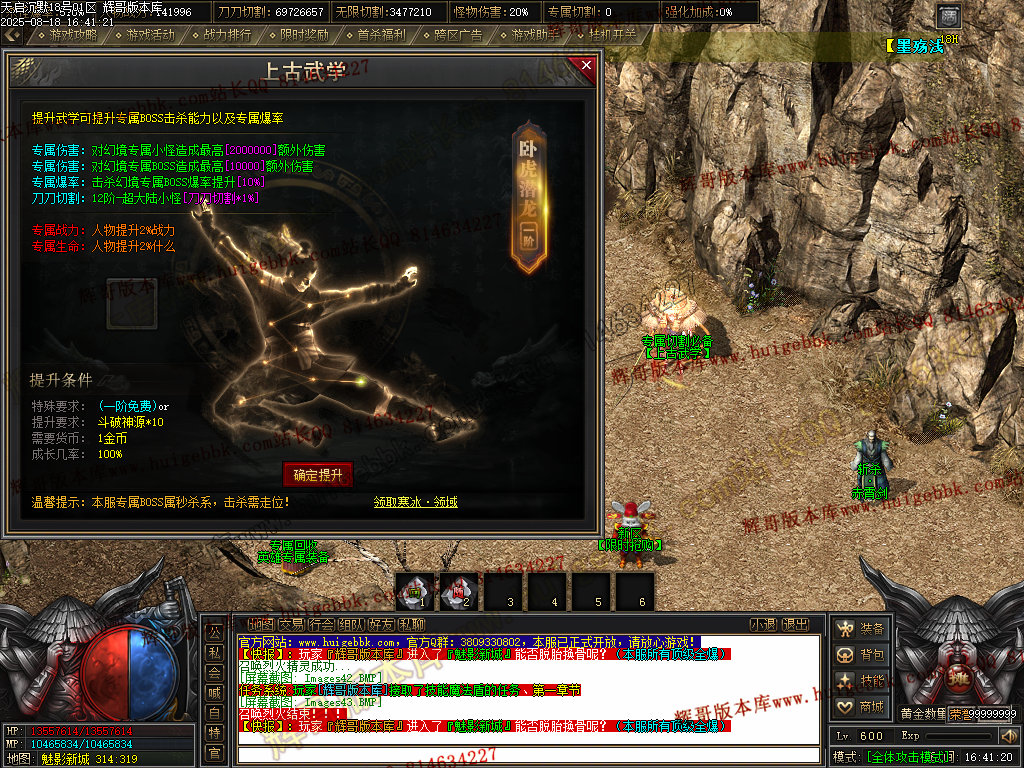Viewport: 1024px width, 768px height.
Task: Toggle the sound speaker icon
Action: click(1007, 736)
